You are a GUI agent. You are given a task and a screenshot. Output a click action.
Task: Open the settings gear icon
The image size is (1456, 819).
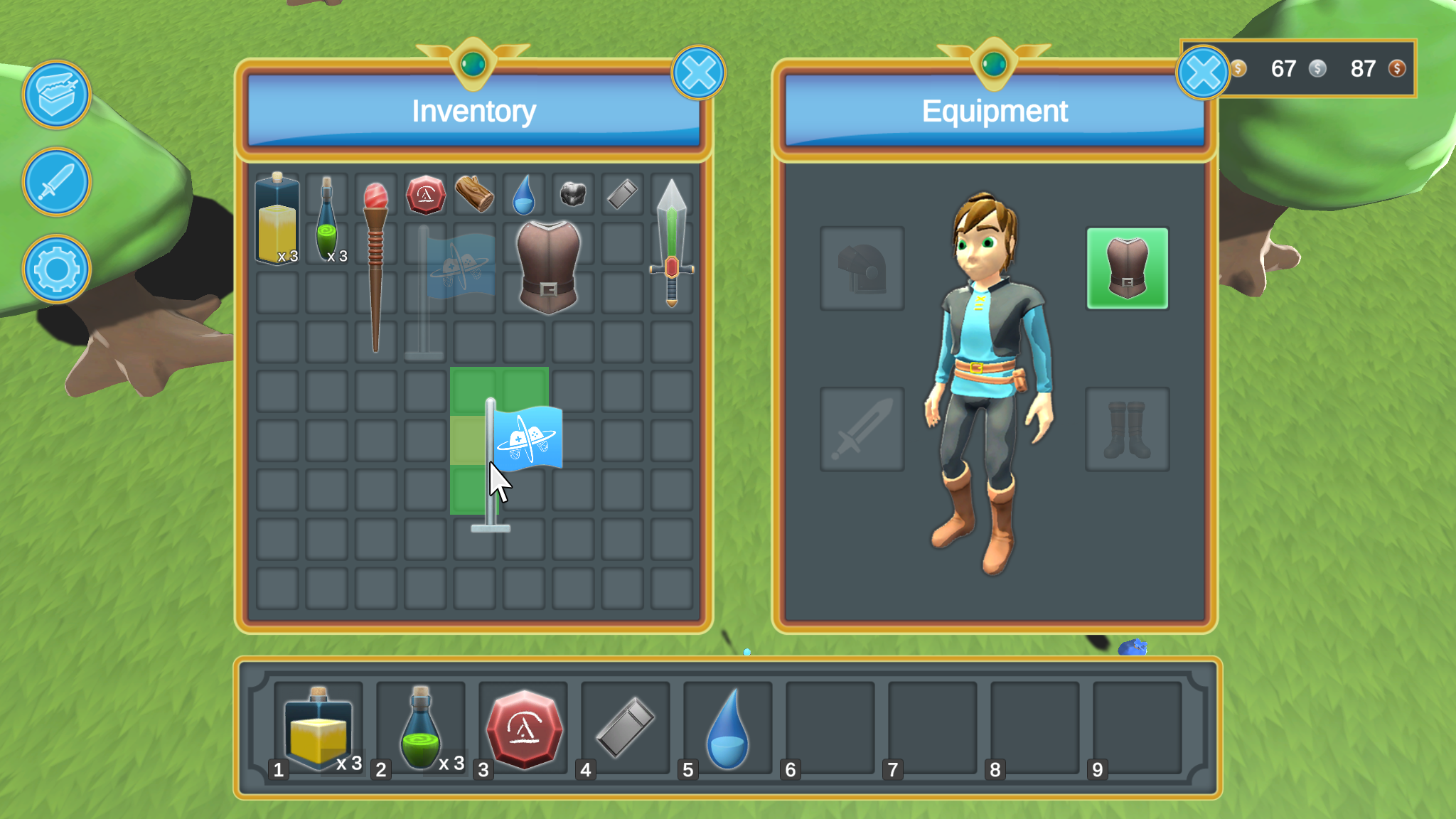click(x=56, y=269)
